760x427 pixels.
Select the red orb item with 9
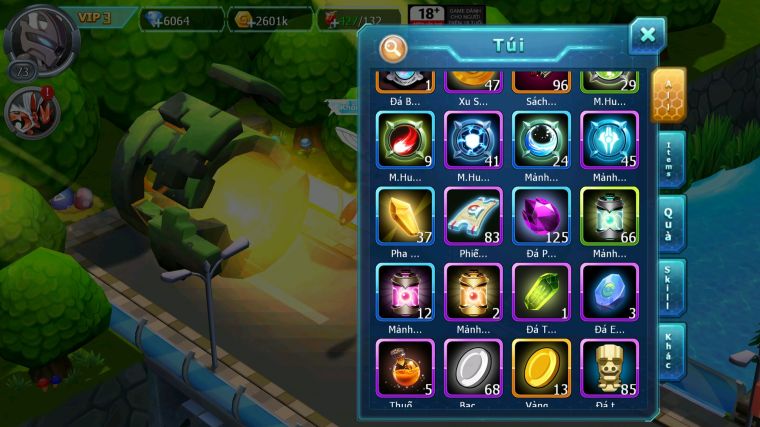click(x=405, y=140)
